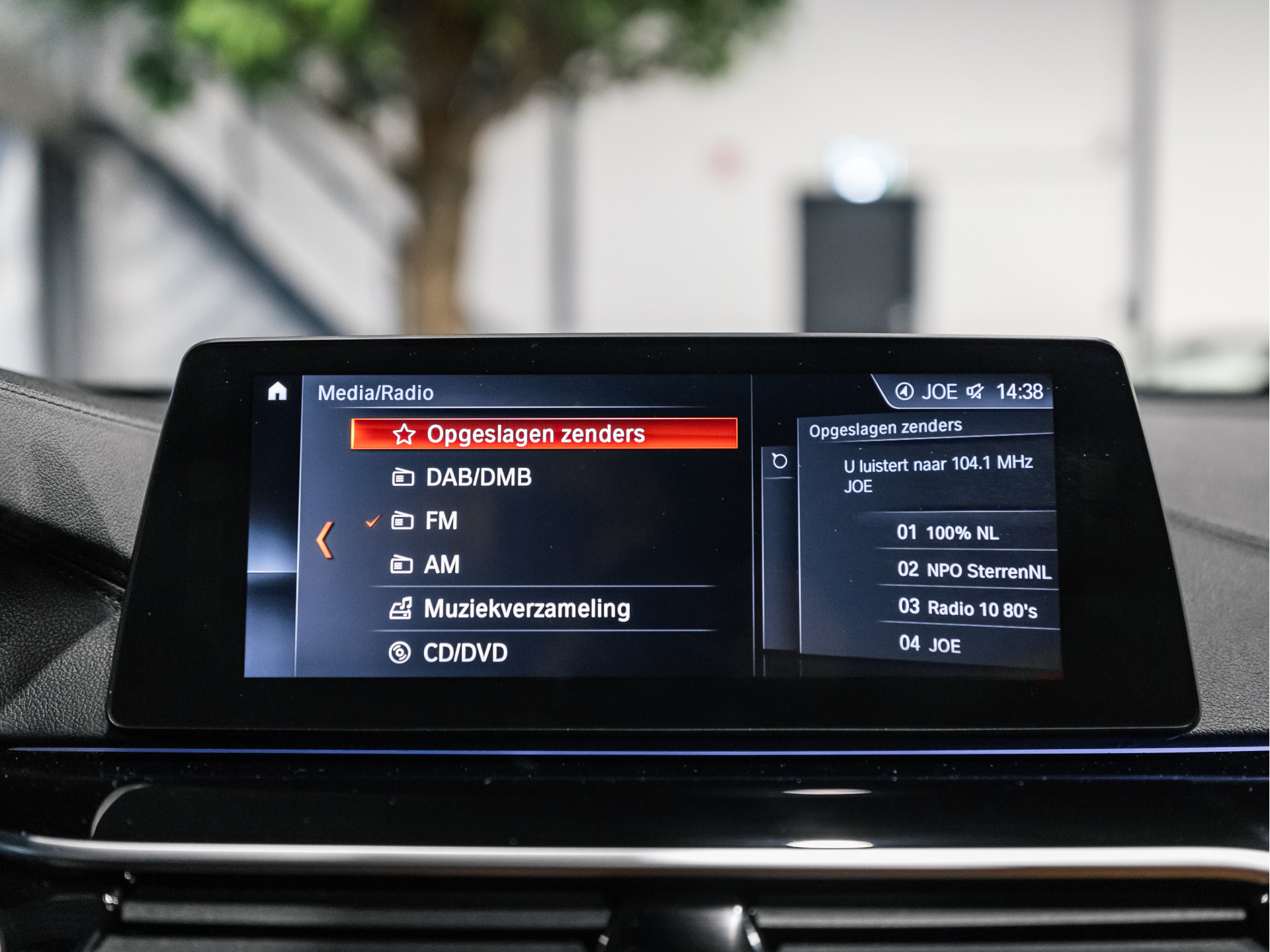Open Muziekverzameling music collection

tap(526, 609)
